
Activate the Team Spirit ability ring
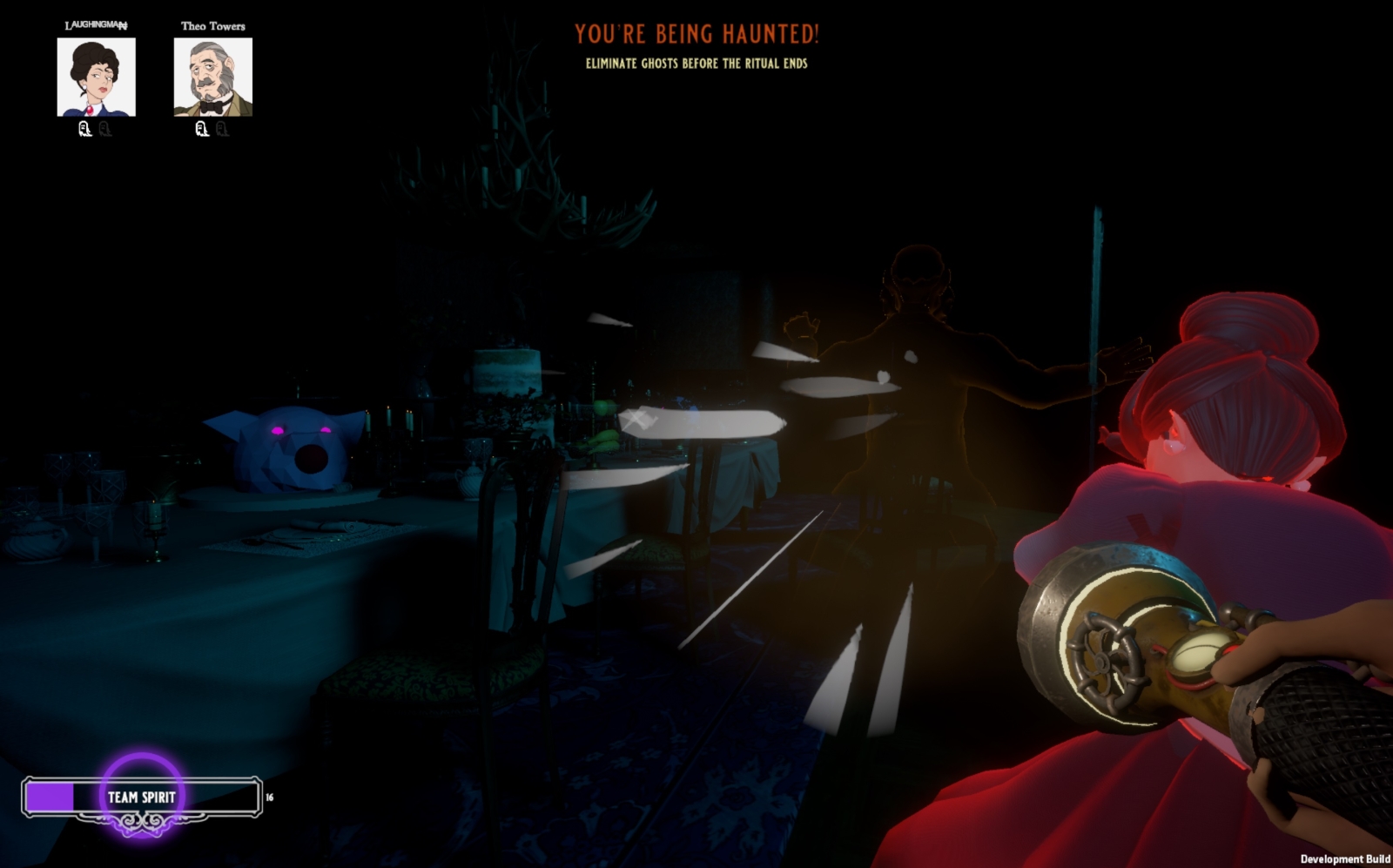pyautogui.click(x=141, y=796)
